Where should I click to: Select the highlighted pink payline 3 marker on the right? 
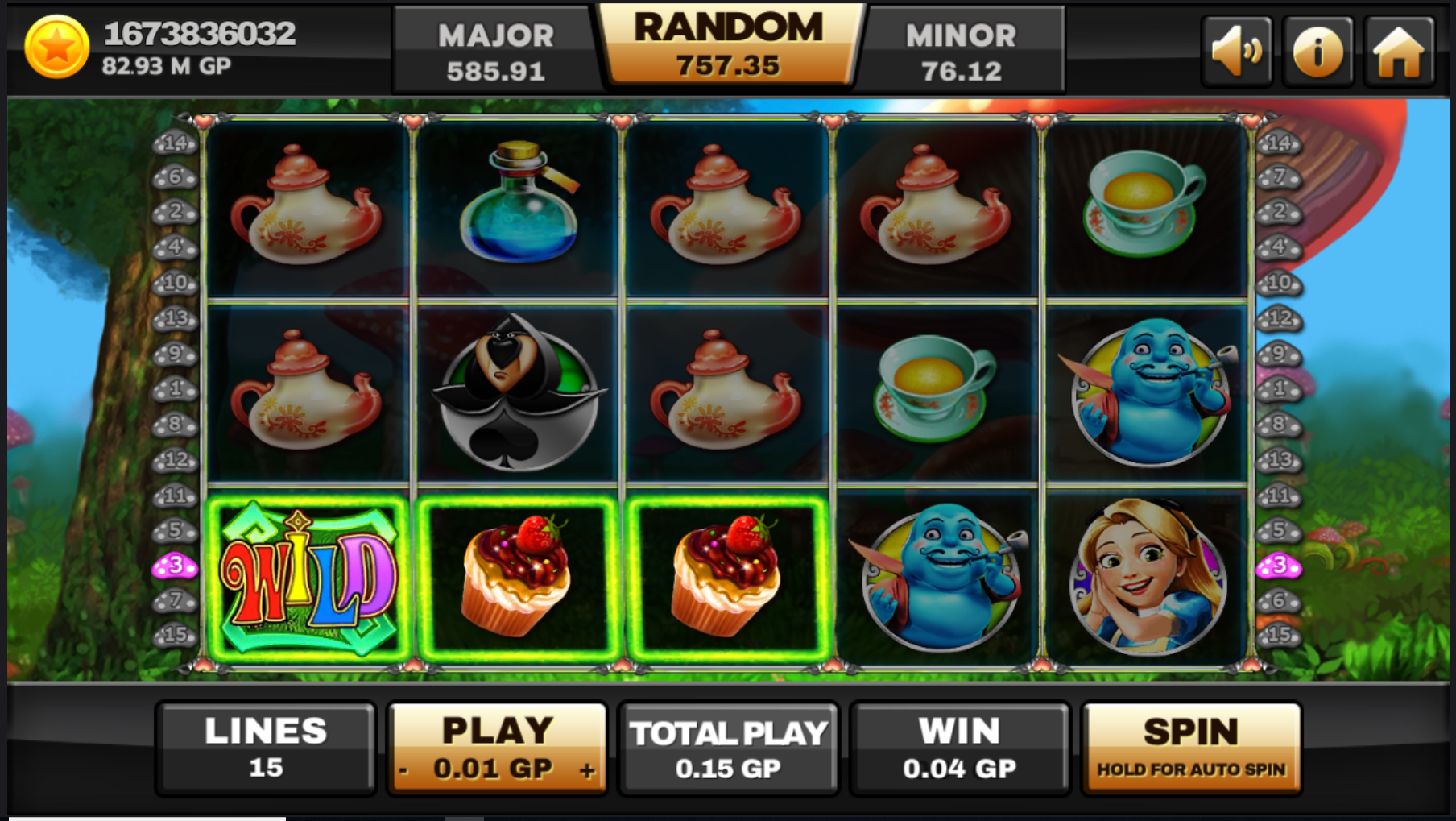pyautogui.click(x=1278, y=566)
